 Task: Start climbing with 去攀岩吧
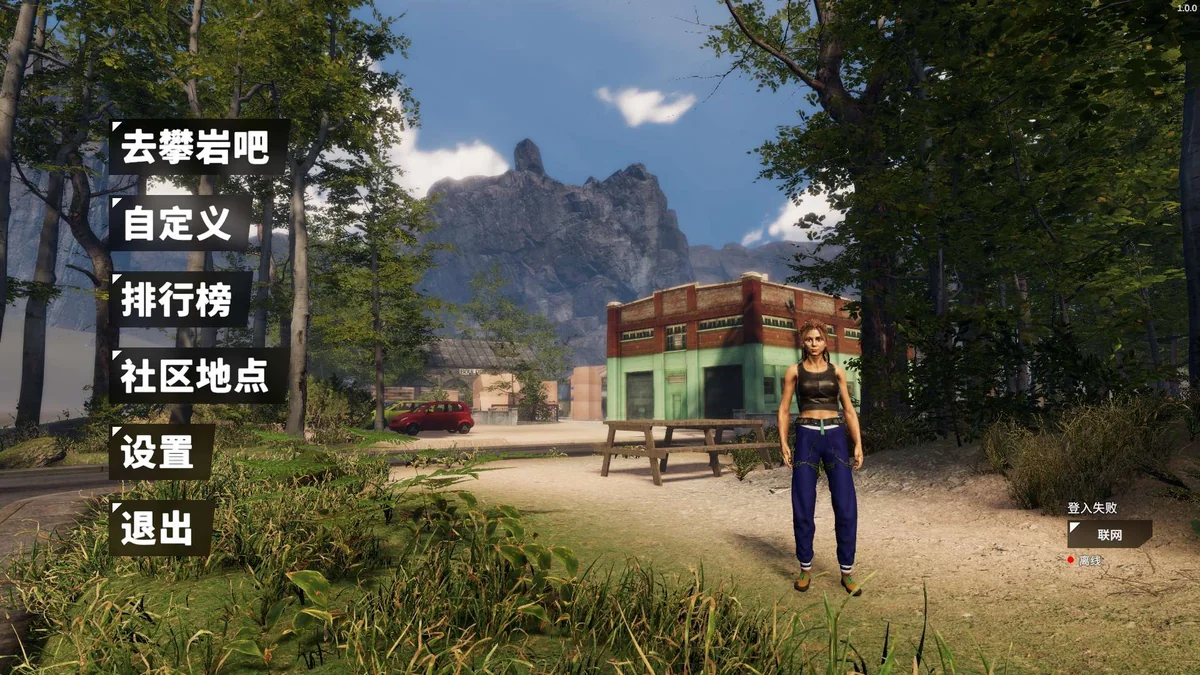tap(198, 147)
